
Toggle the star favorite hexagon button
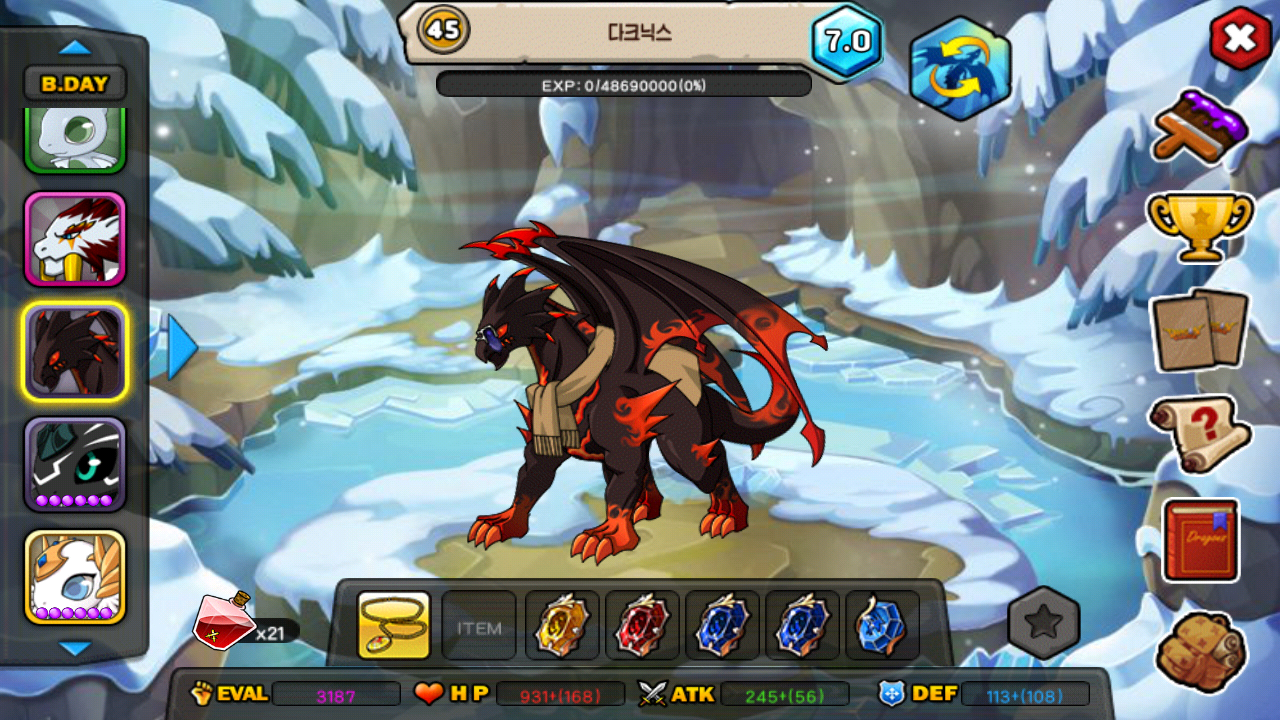(1044, 622)
